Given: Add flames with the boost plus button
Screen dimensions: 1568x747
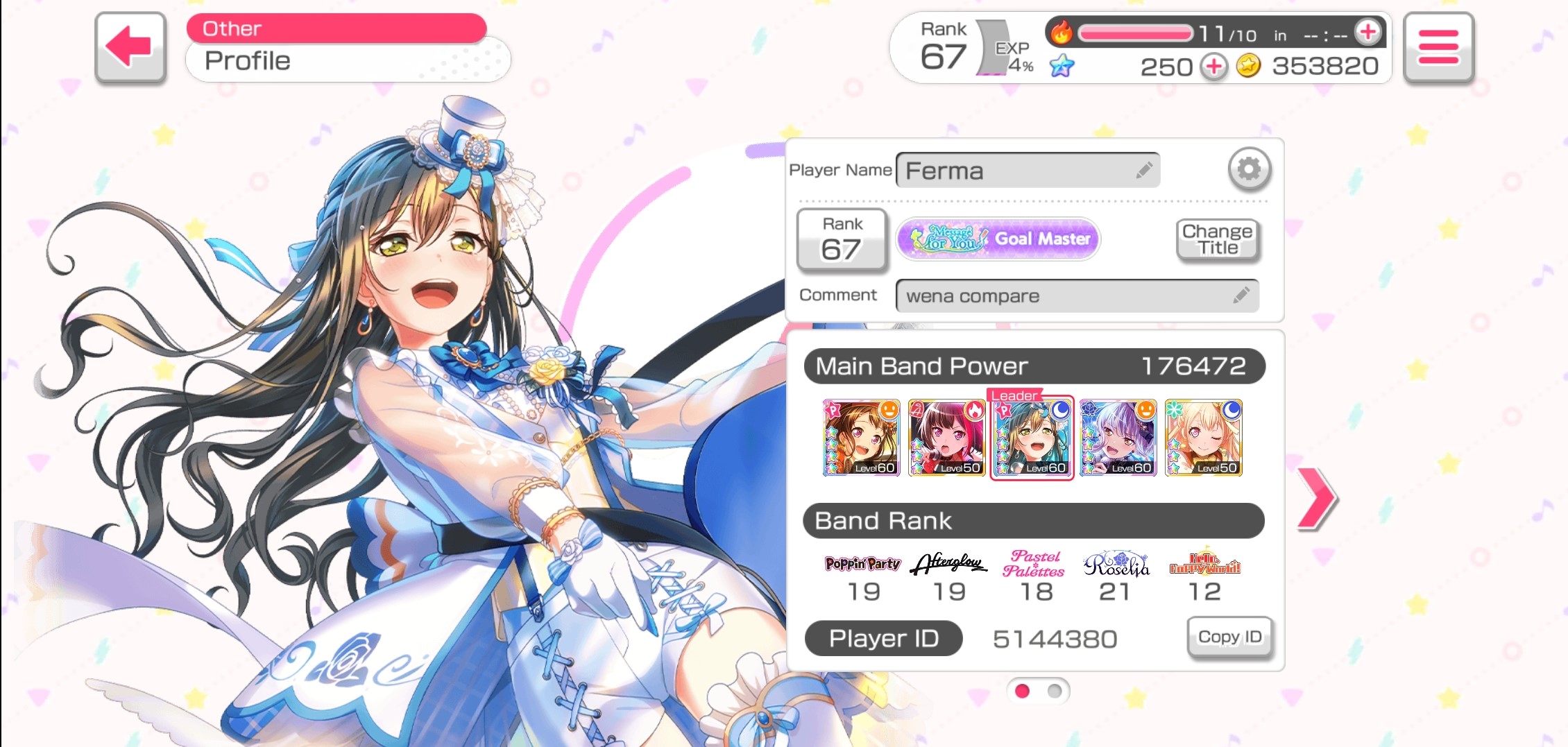Looking at the screenshot, I should (x=1367, y=32).
